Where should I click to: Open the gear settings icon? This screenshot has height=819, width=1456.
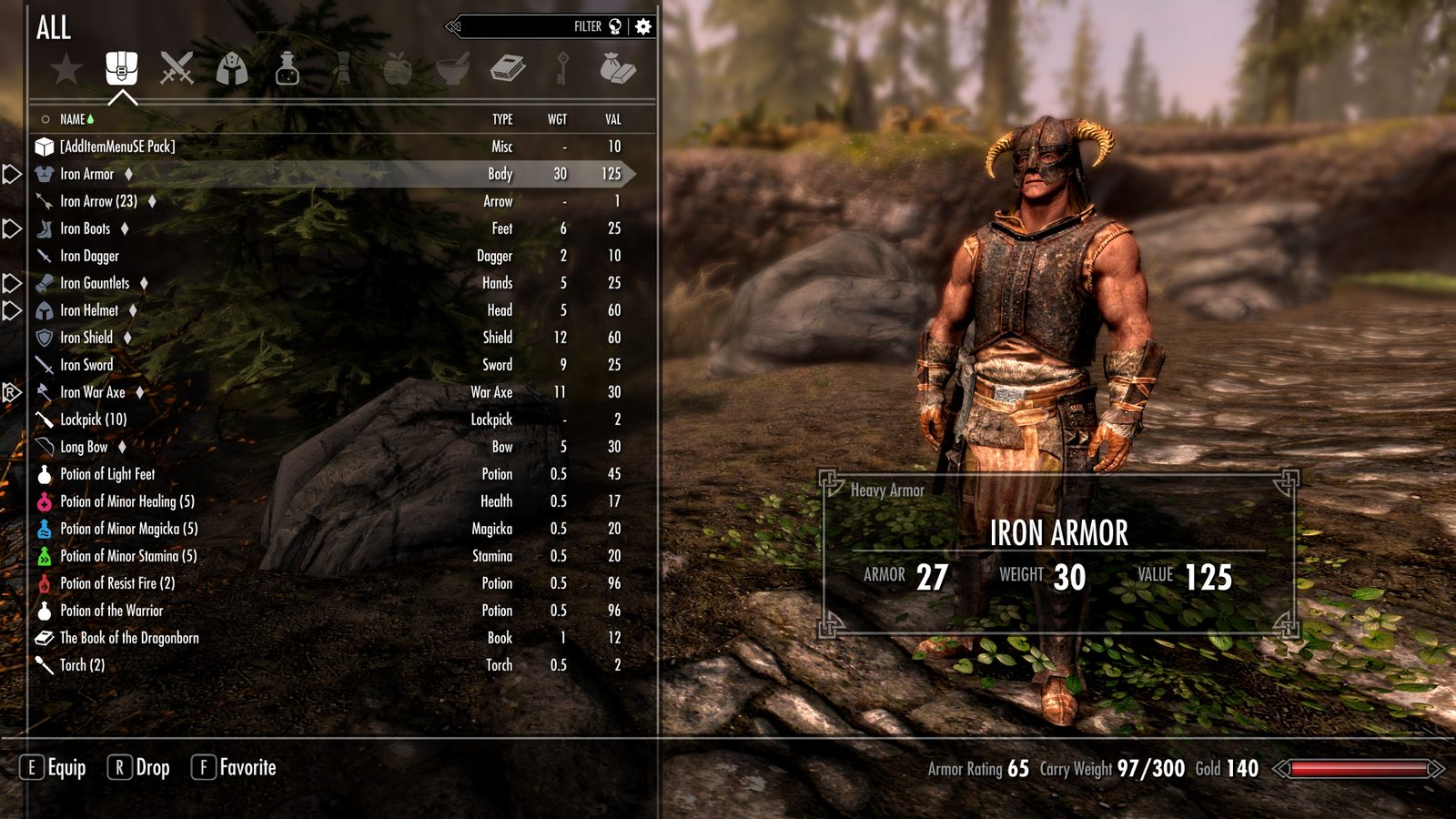tap(643, 26)
